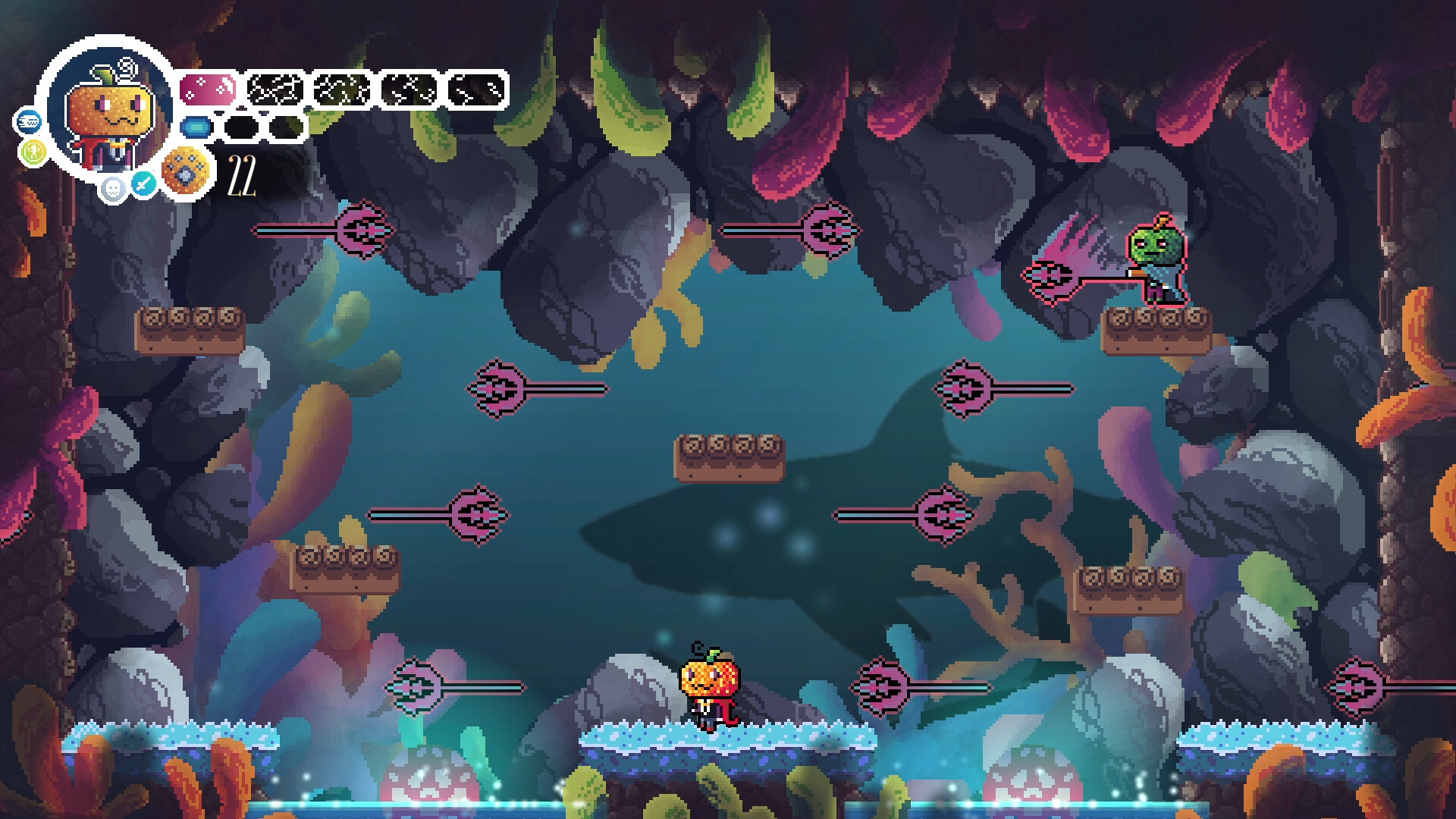Toggle the empty gem slot beside the blue gem
Screen dimensions: 1456x819
pyautogui.click(x=239, y=127)
